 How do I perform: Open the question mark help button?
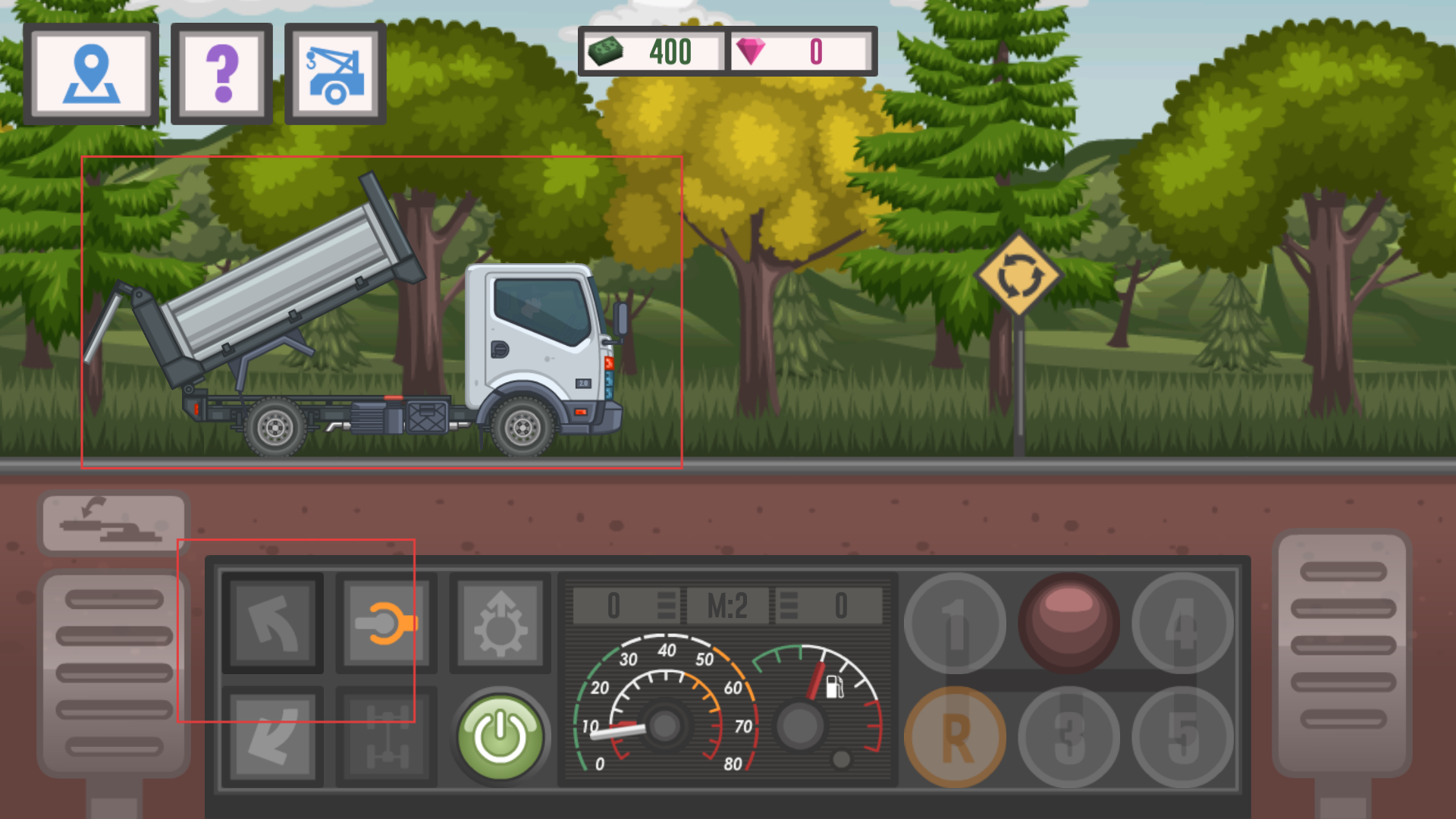[x=221, y=74]
